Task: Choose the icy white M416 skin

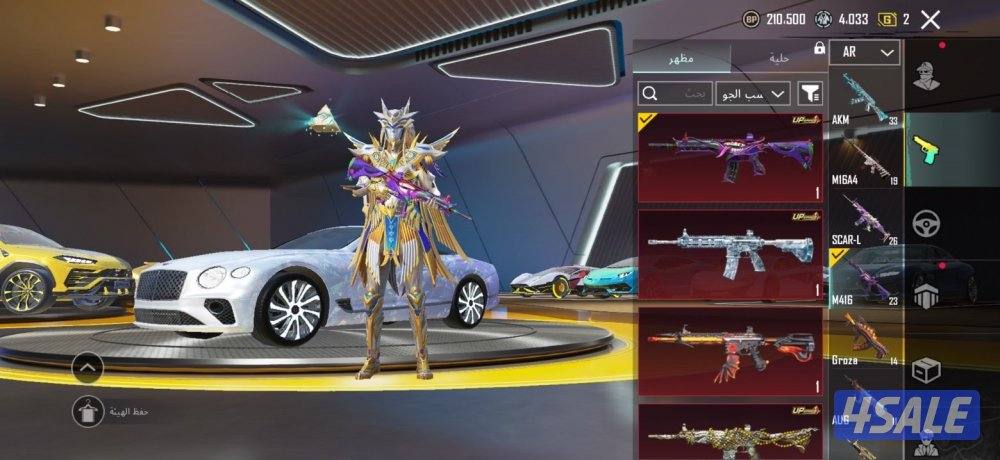Action: (x=730, y=253)
